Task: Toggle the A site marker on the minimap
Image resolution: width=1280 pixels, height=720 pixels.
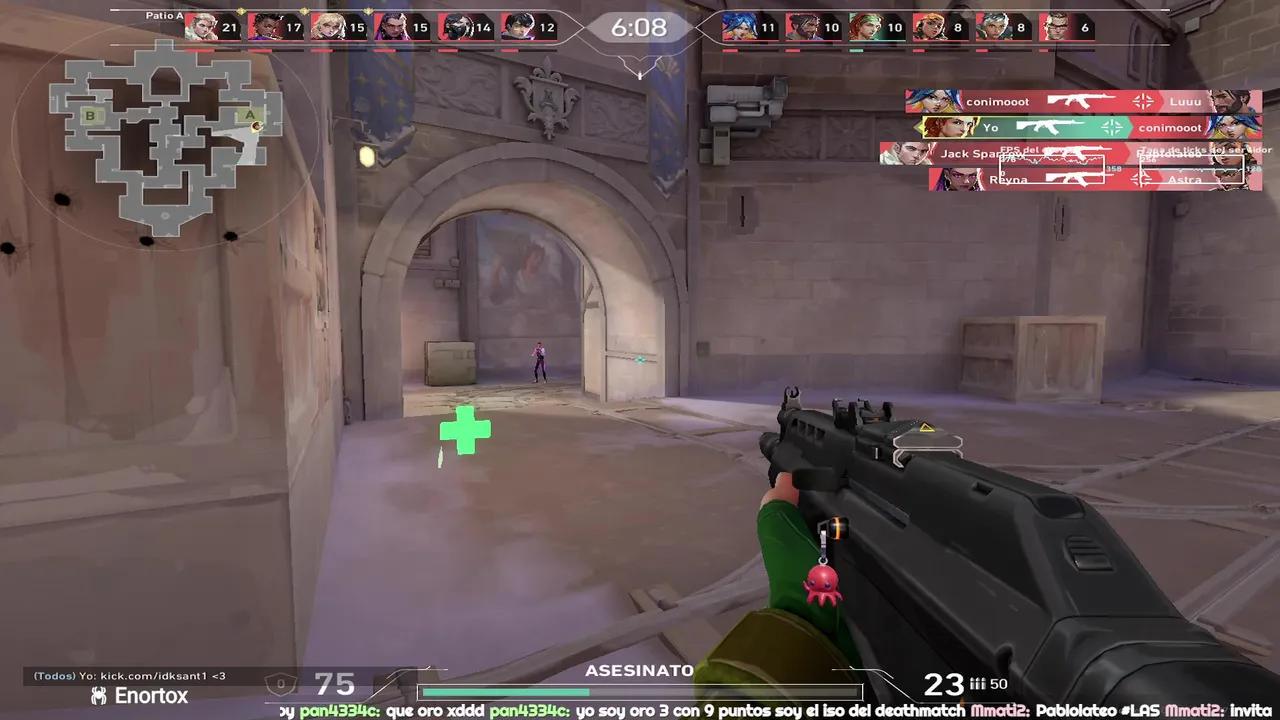Action: point(250,116)
